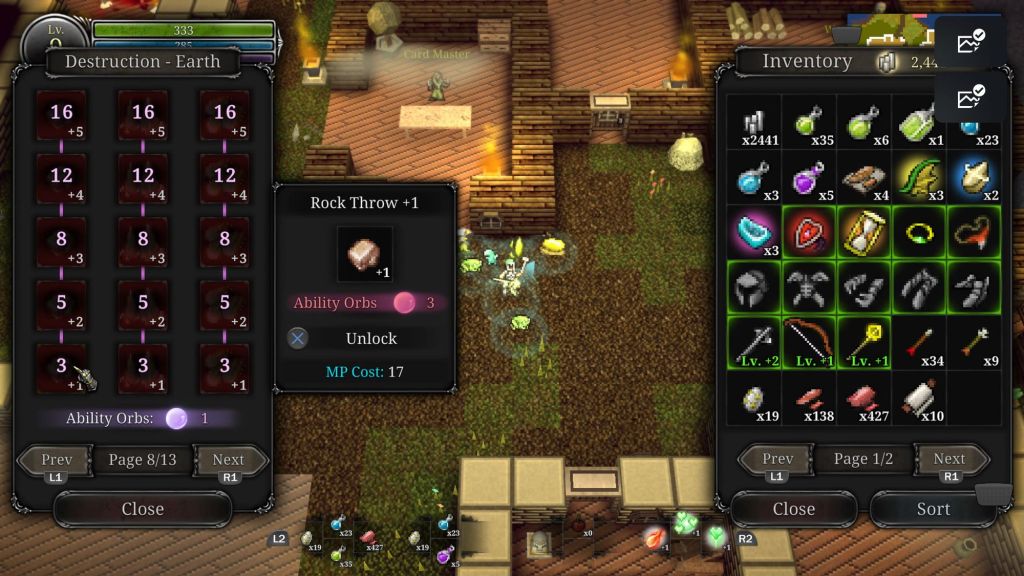Select the red arrow stack of 34

coord(918,343)
